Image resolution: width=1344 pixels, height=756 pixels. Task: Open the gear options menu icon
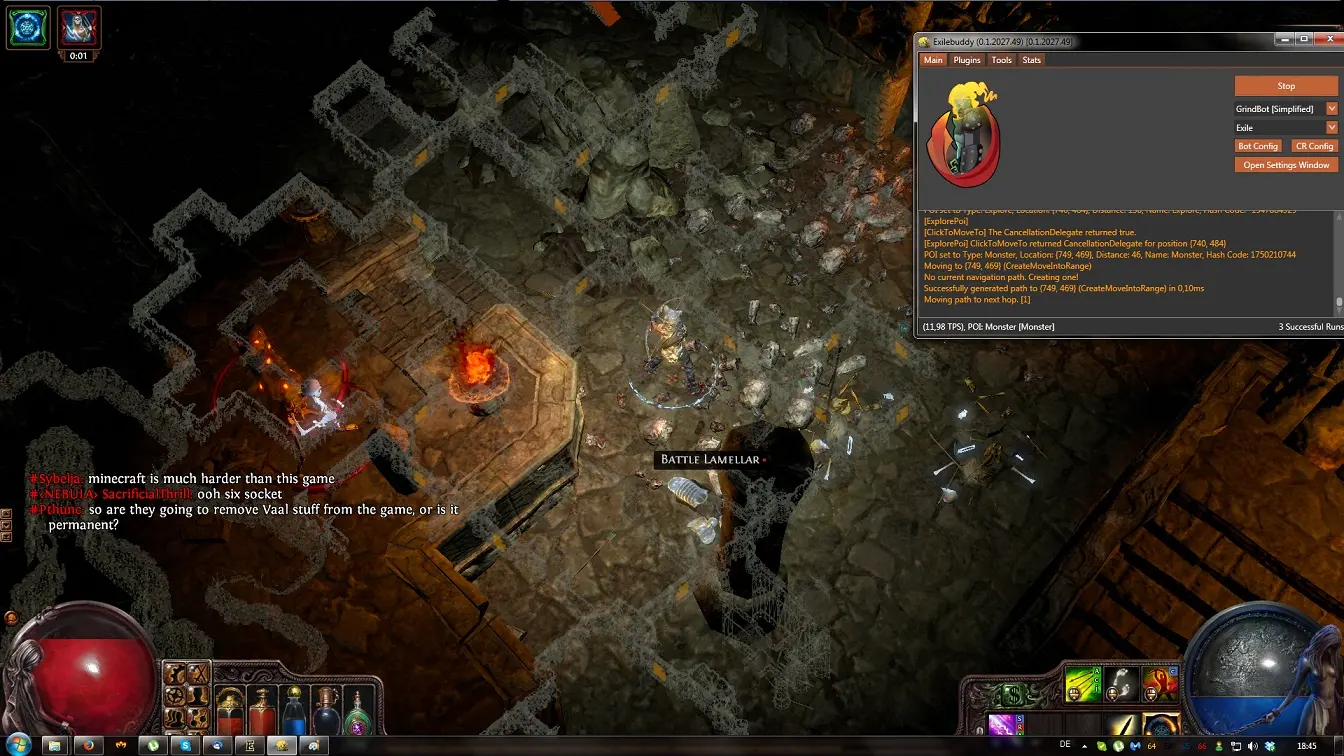click(x=175, y=696)
